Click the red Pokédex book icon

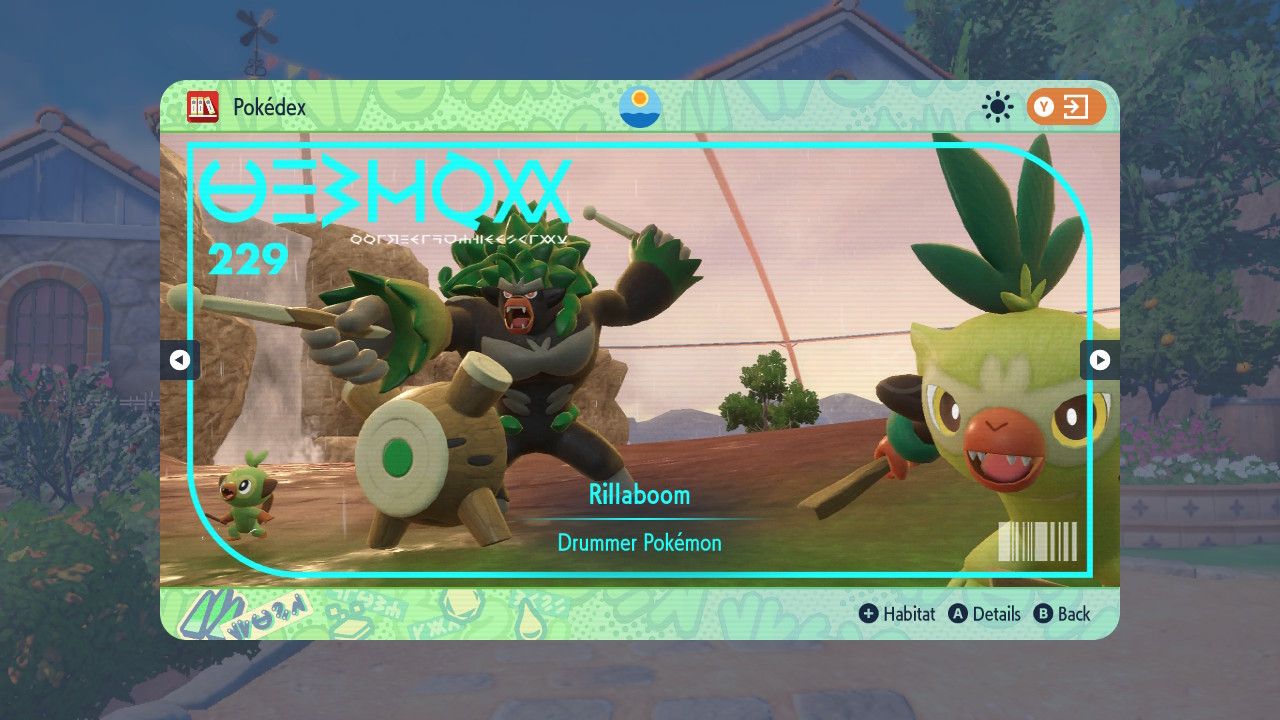203,107
